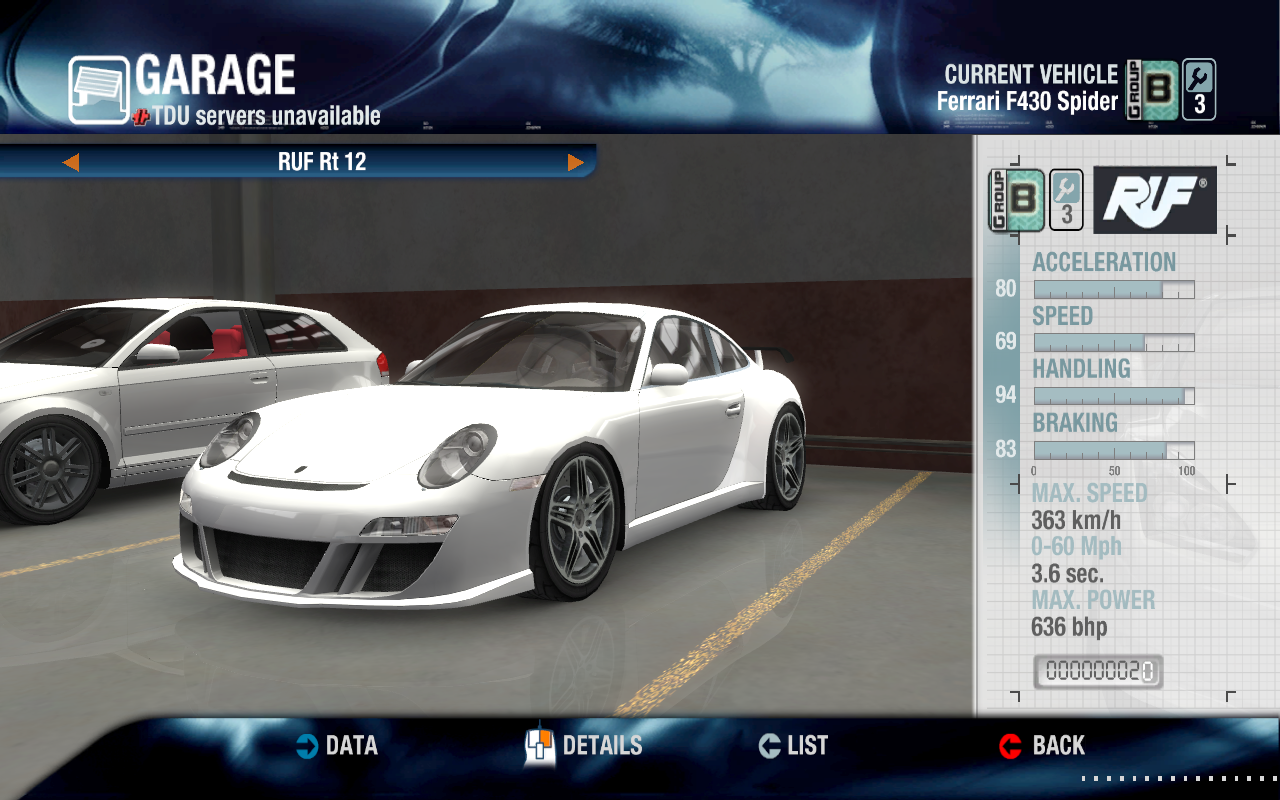The width and height of the screenshot is (1280, 800).
Task: Click the RUF brand logo
Action: pyautogui.click(x=1155, y=200)
